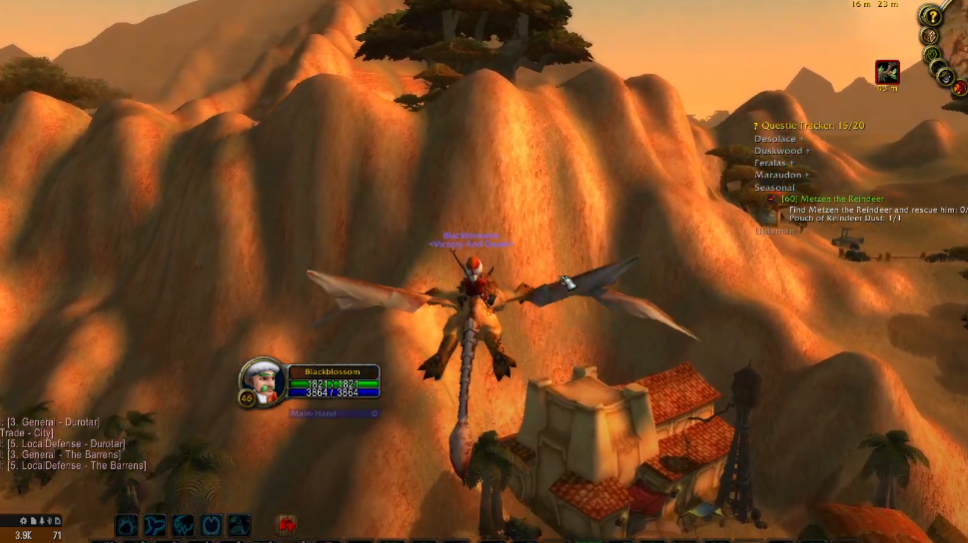The height and width of the screenshot is (543, 968).
Task: Expand the Feralas quest group
Action: (774, 163)
